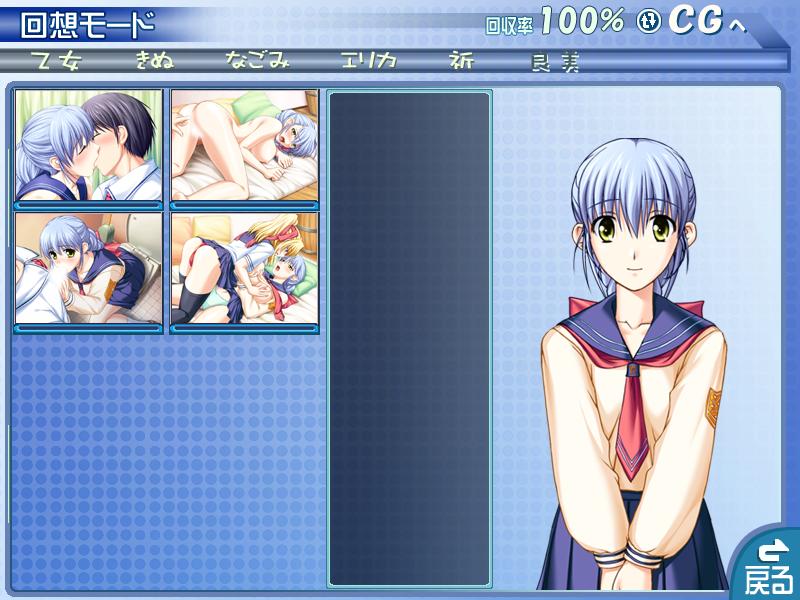This screenshot has width=800, height=600.
Task: Choose the エリカ character tab
Action: [368, 61]
